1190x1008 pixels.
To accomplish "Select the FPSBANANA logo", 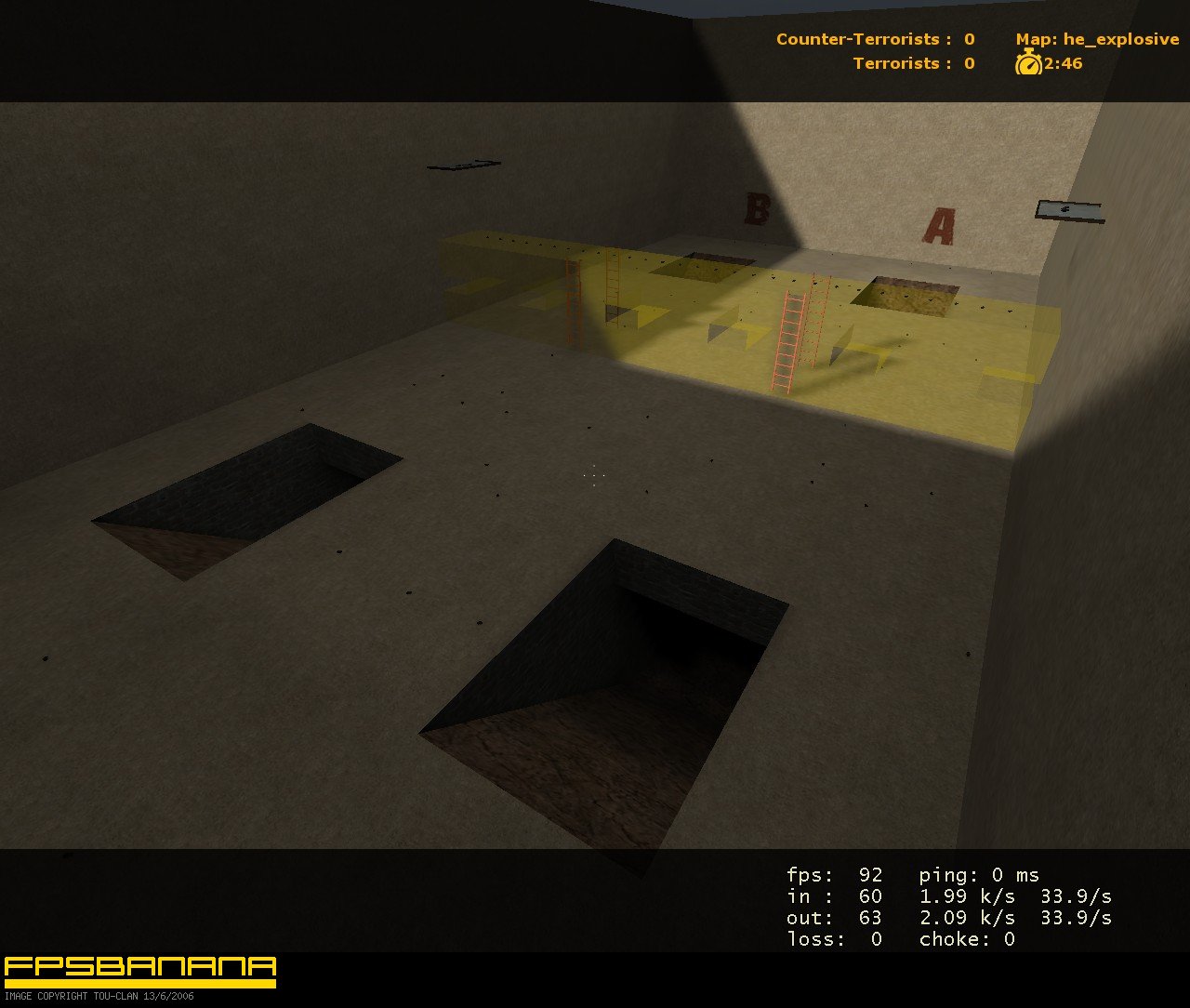I will pyautogui.click(x=139, y=969).
